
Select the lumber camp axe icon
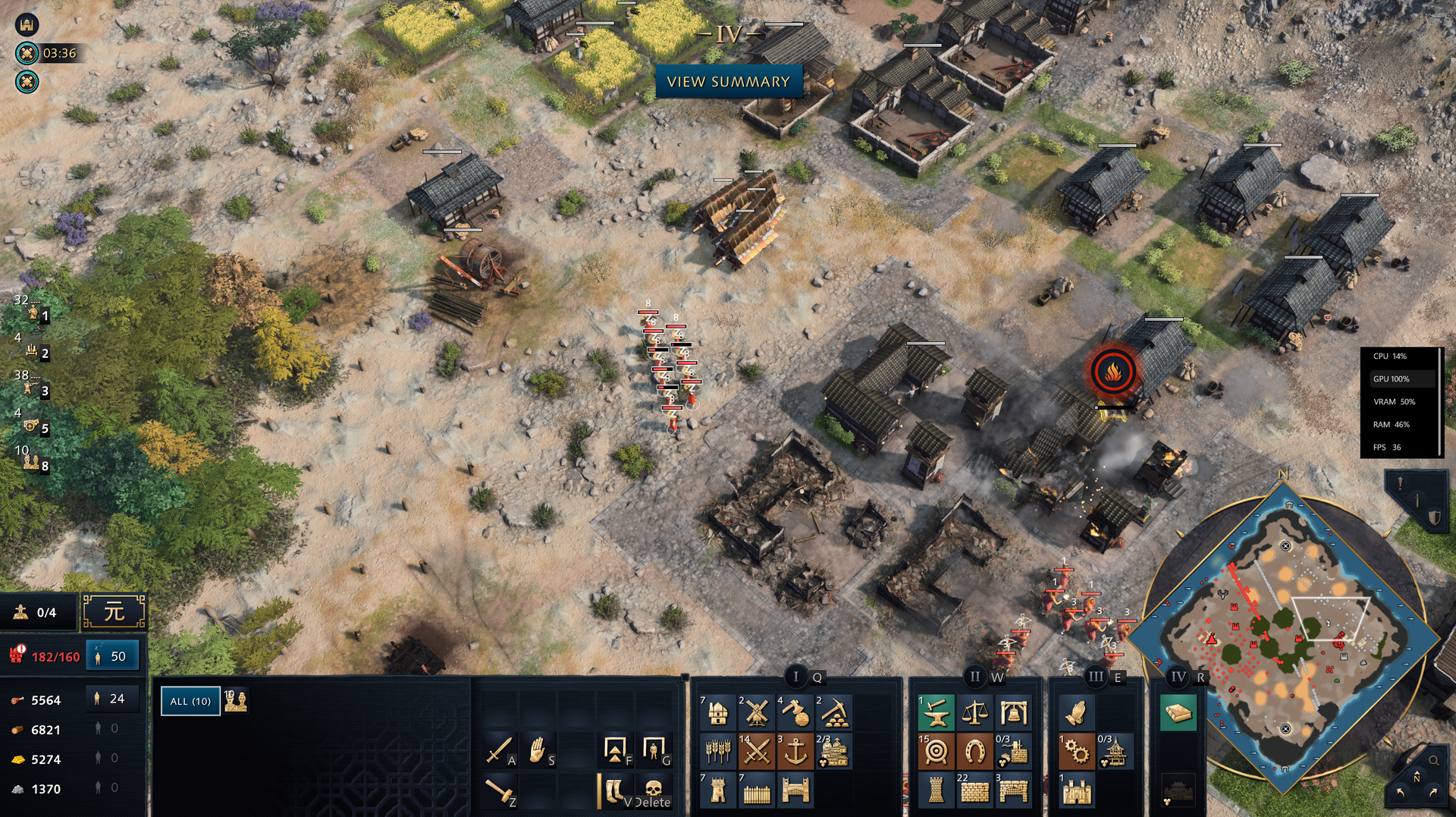point(795,713)
